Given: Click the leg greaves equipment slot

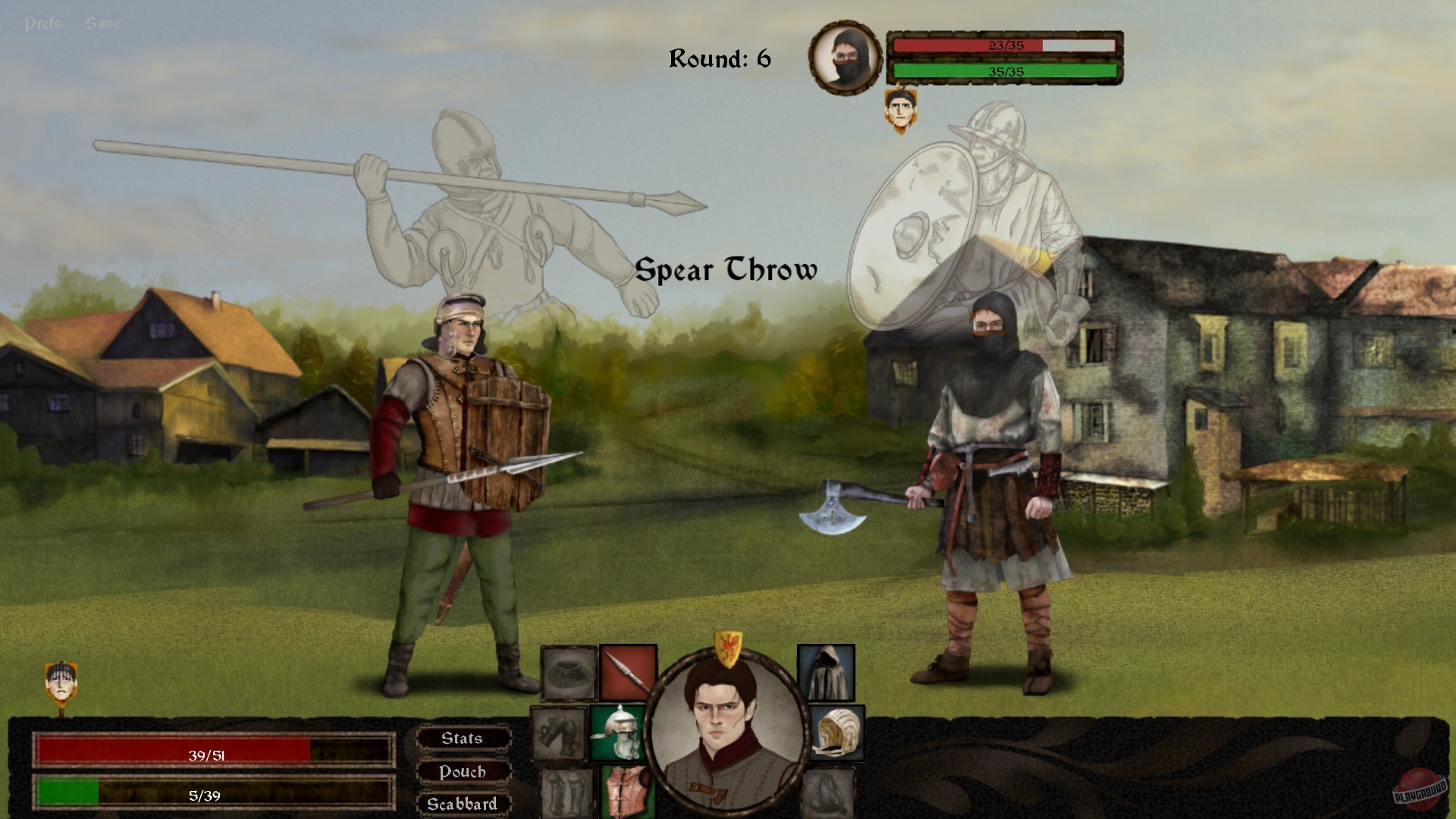Looking at the screenshot, I should [x=565, y=792].
